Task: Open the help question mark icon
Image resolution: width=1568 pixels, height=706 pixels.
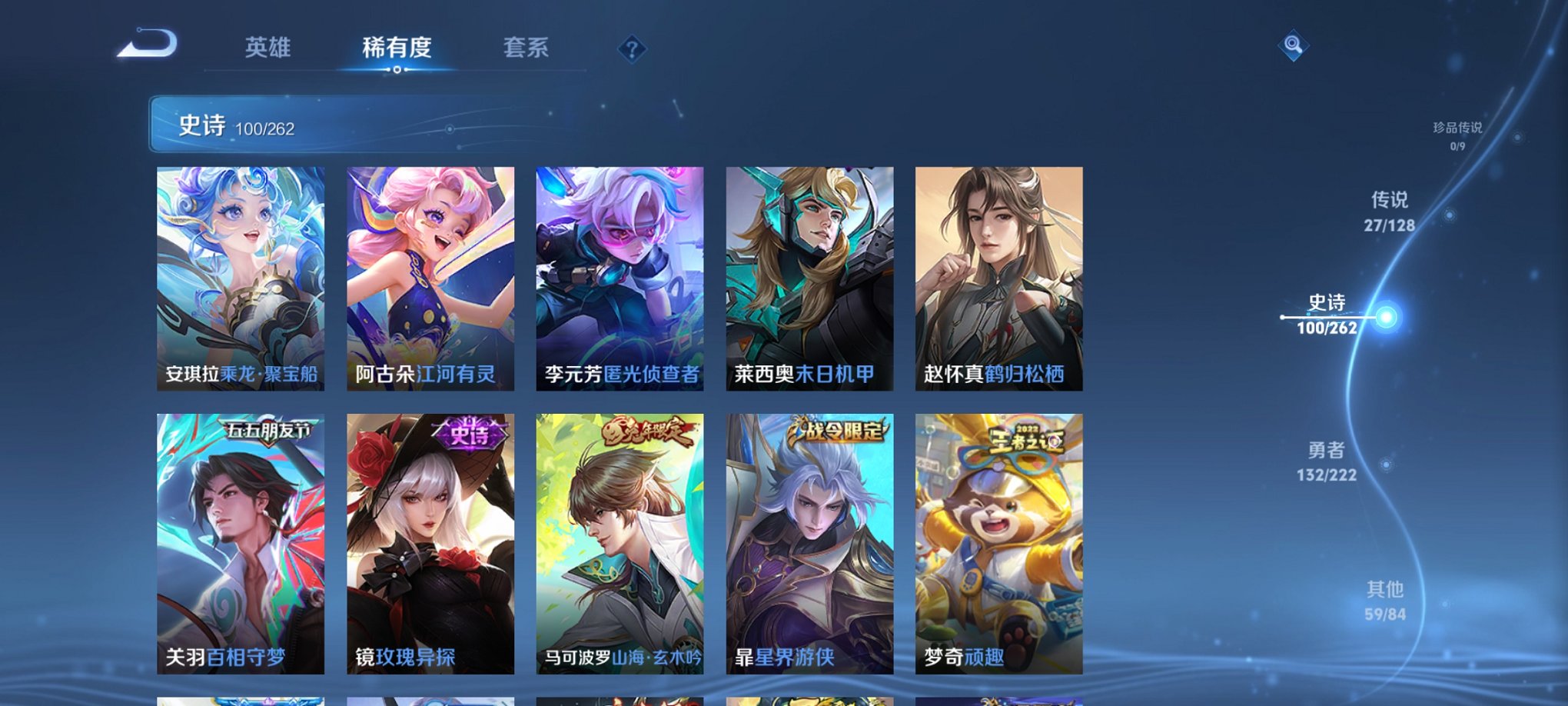Action: (631, 49)
